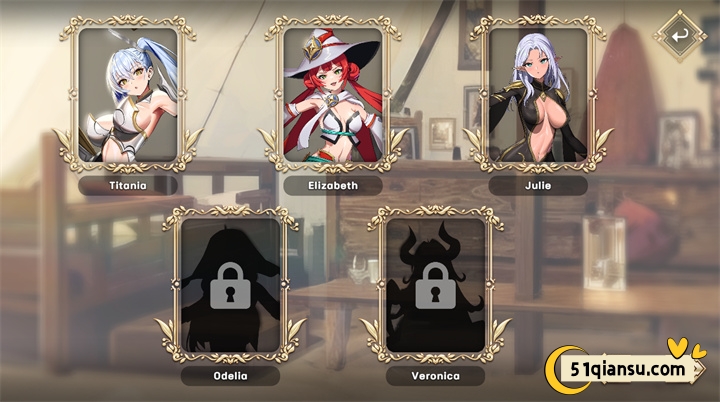The width and height of the screenshot is (720, 402).
Task: Go back using the return arrow button
Action: pos(680,37)
